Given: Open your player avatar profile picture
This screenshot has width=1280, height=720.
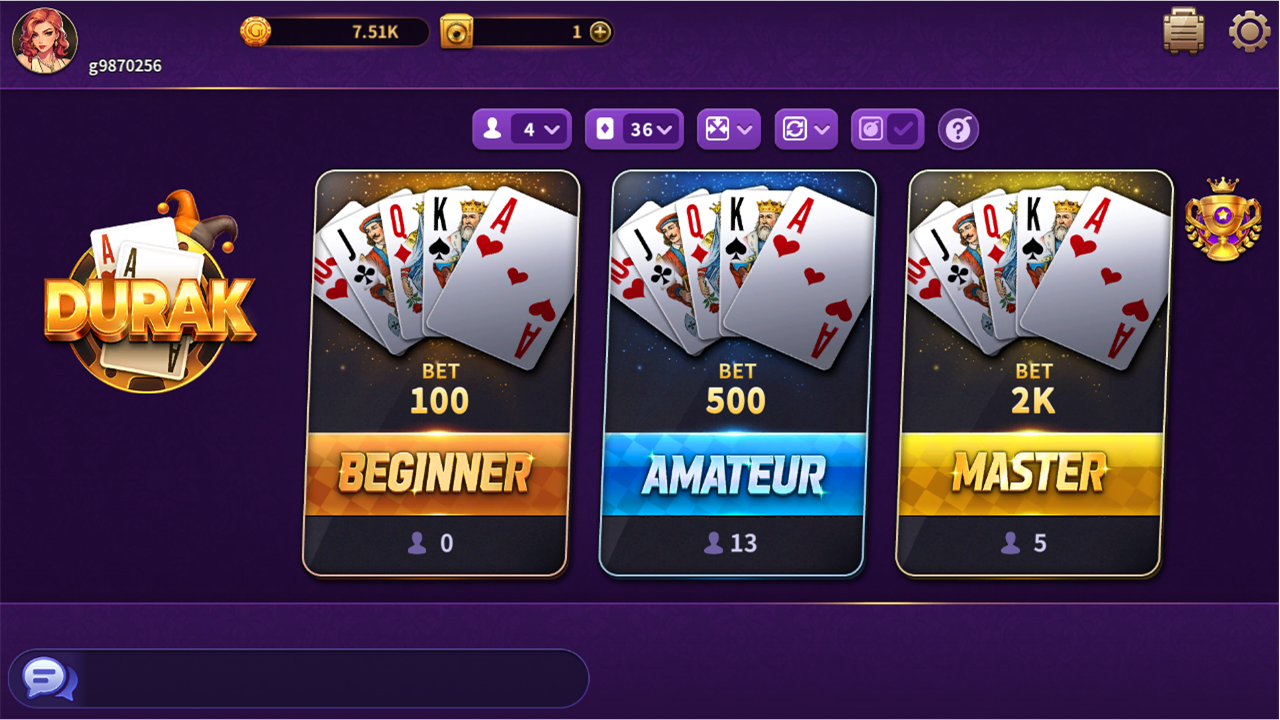Looking at the screenshot, I should click(x=43, y=41).
